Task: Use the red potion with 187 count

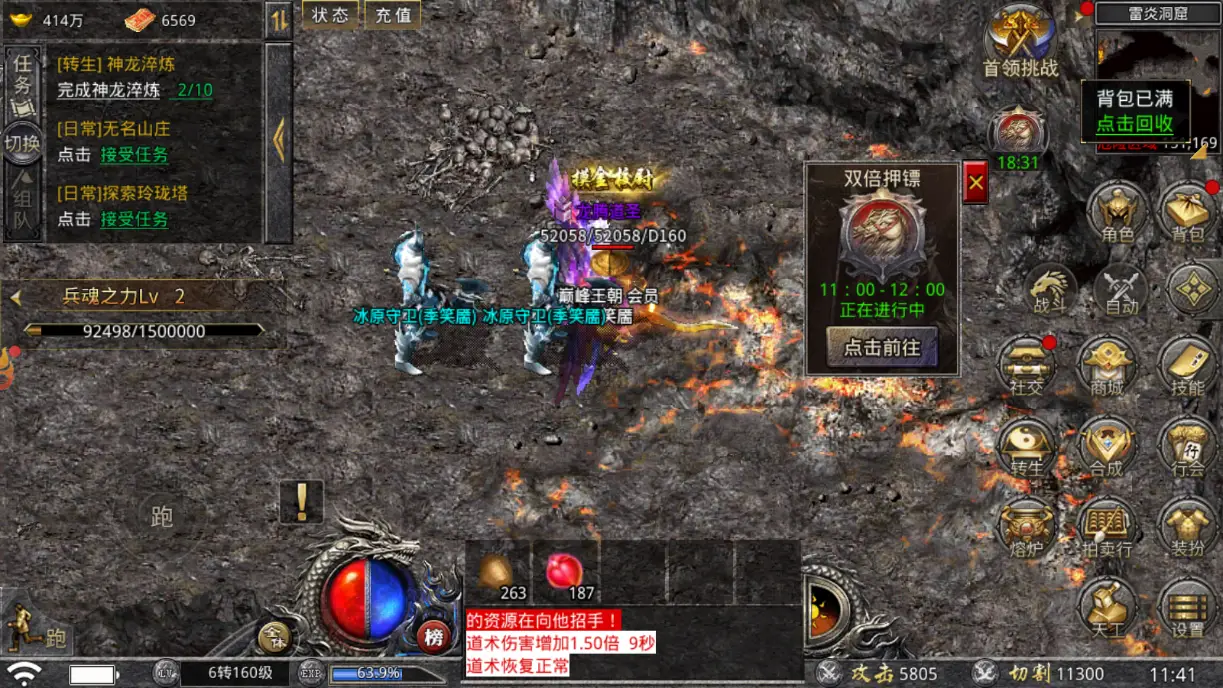Action: (566, 574)
